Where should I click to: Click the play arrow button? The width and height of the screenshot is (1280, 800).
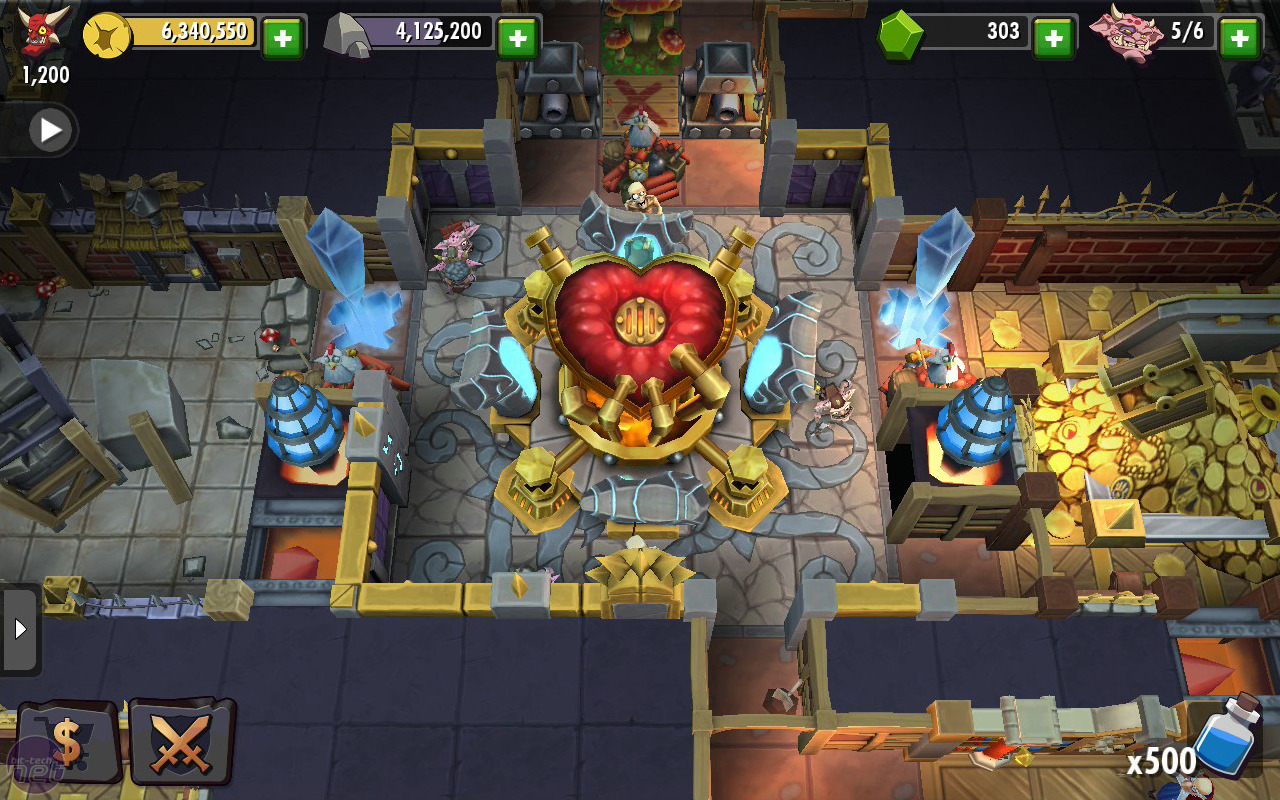pos(49,129)
